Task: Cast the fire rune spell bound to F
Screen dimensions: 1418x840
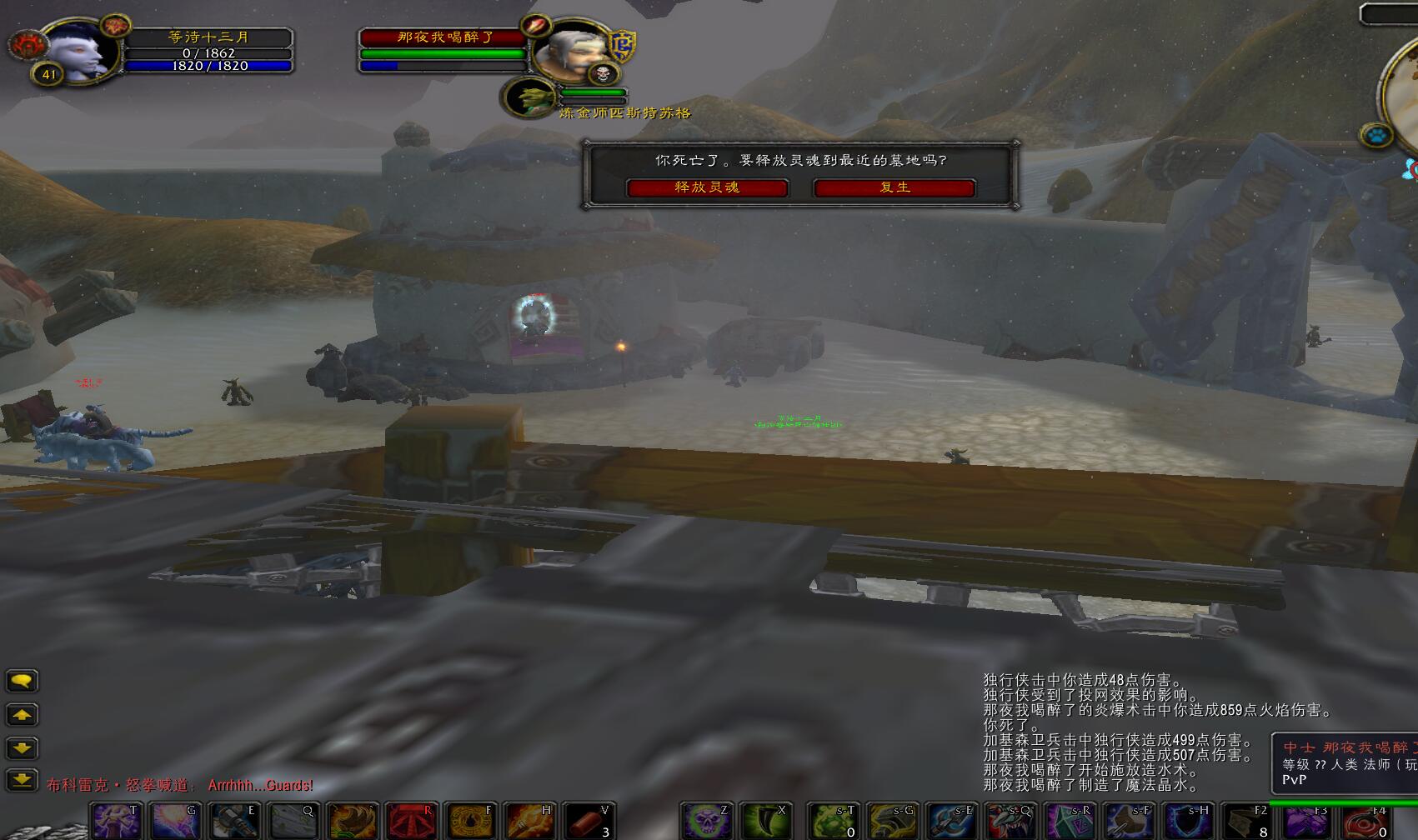Action: click(x=471, y=822)
